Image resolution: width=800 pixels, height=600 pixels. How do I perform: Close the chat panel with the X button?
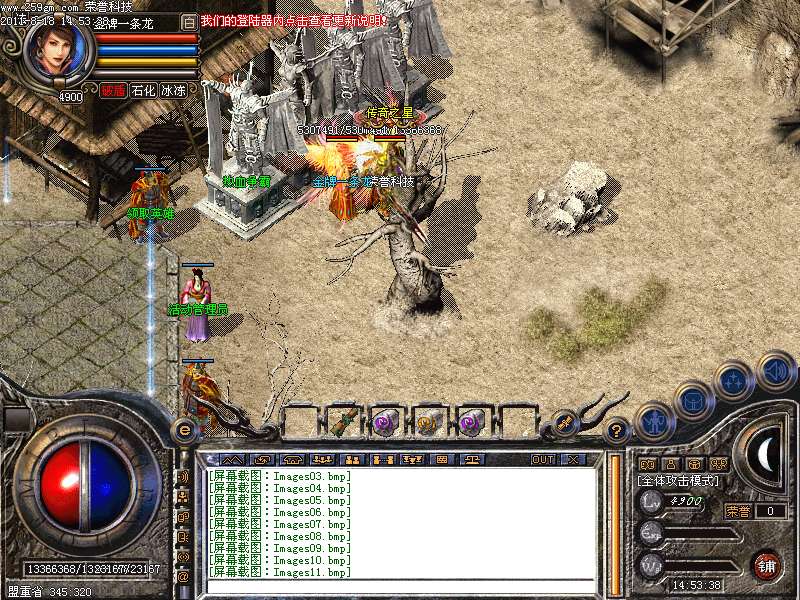(573, 459)
